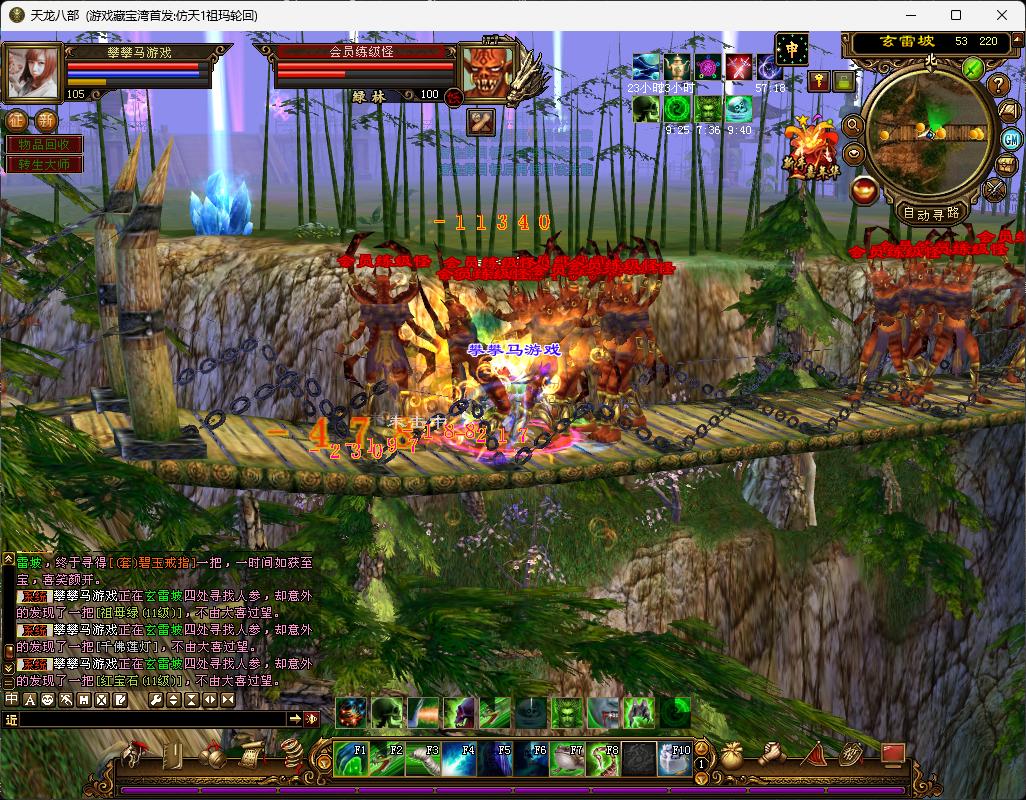This screenshot has width=1026, height=800.
Task: Open the money pouch bag icon
Action: pyautogui.click(x=731, y=754)
